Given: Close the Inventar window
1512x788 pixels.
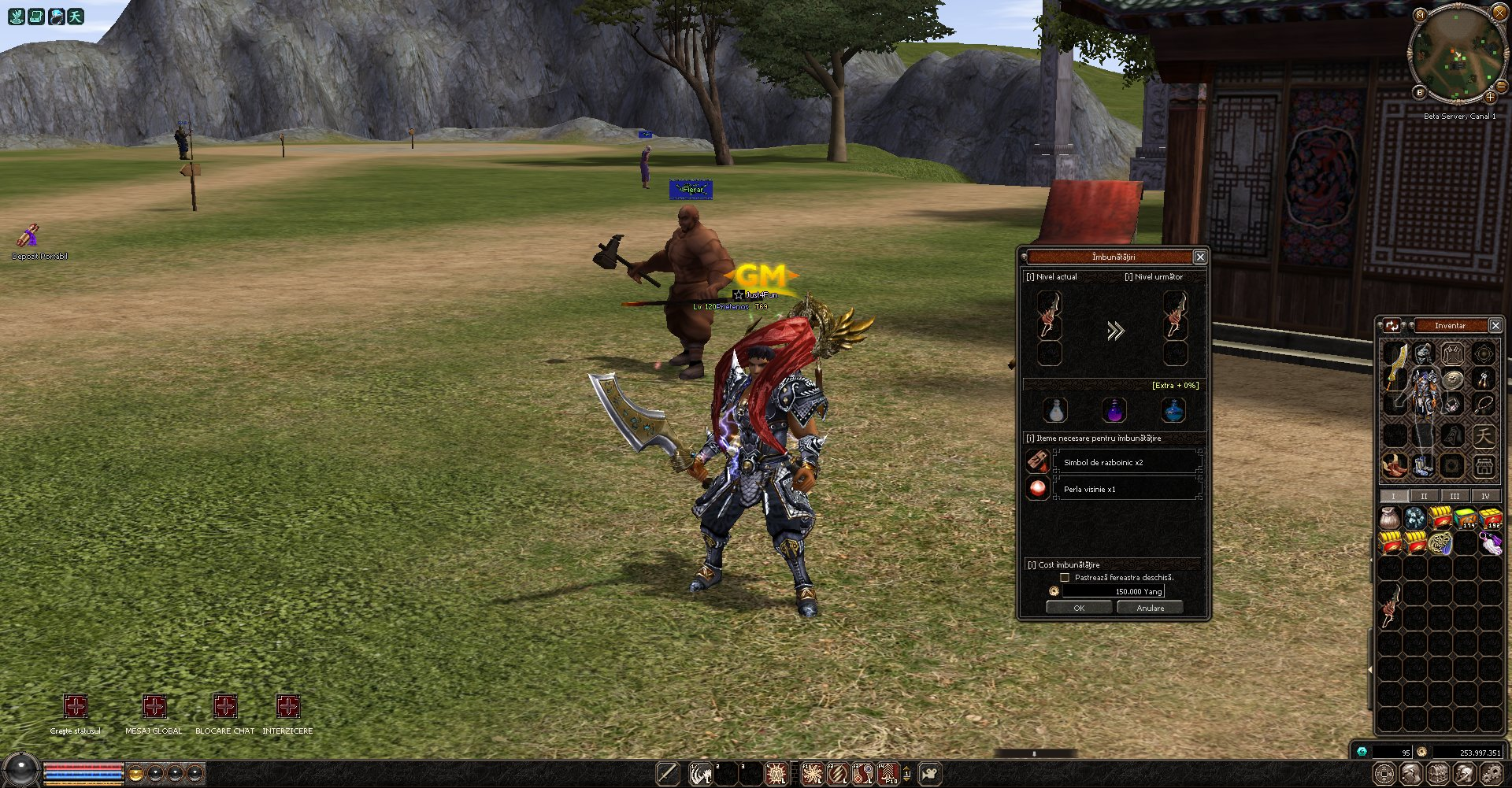Looking at the screenshot, I should 1495,325.
